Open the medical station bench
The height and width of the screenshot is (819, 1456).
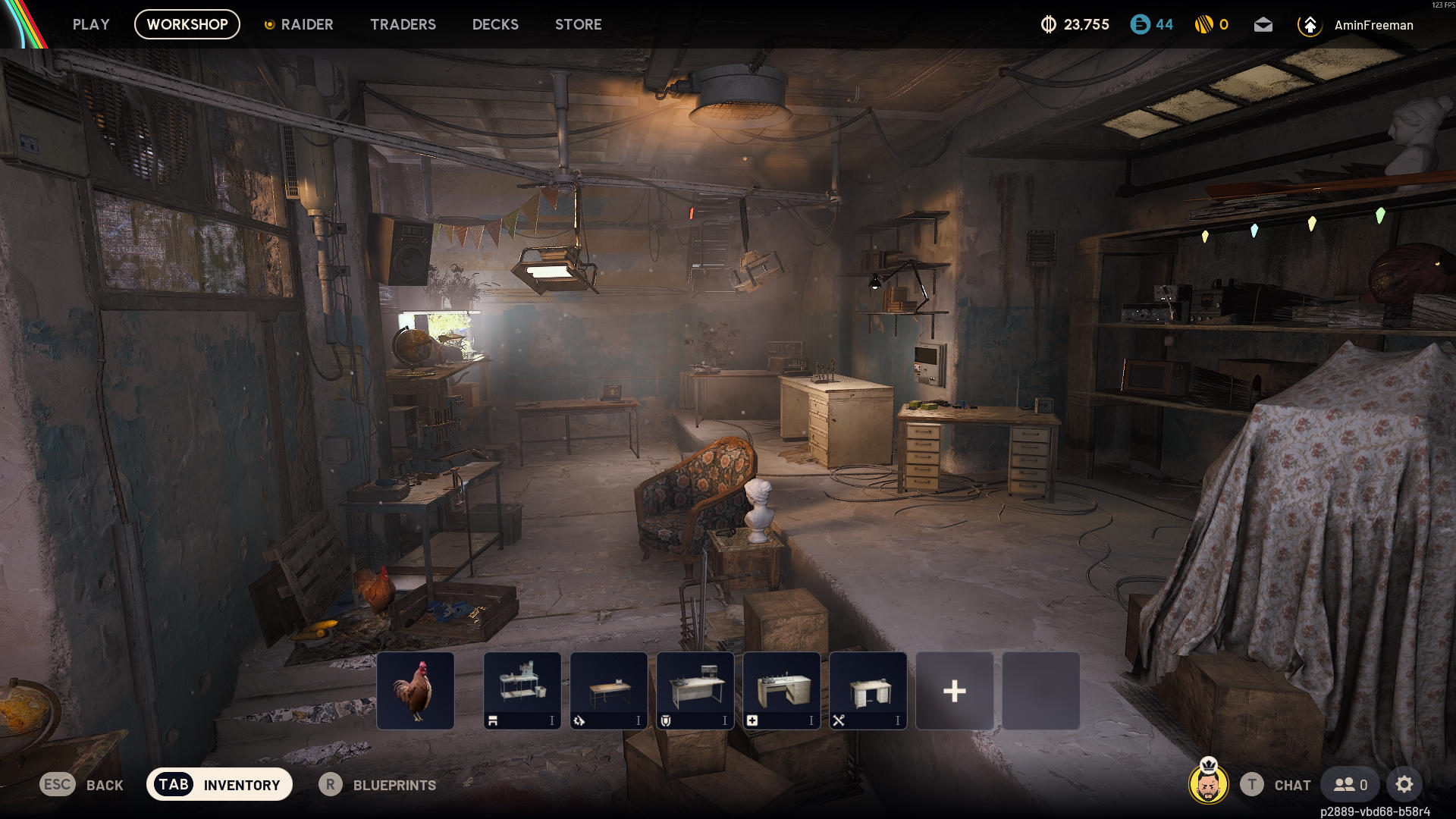tap(782, 691)
